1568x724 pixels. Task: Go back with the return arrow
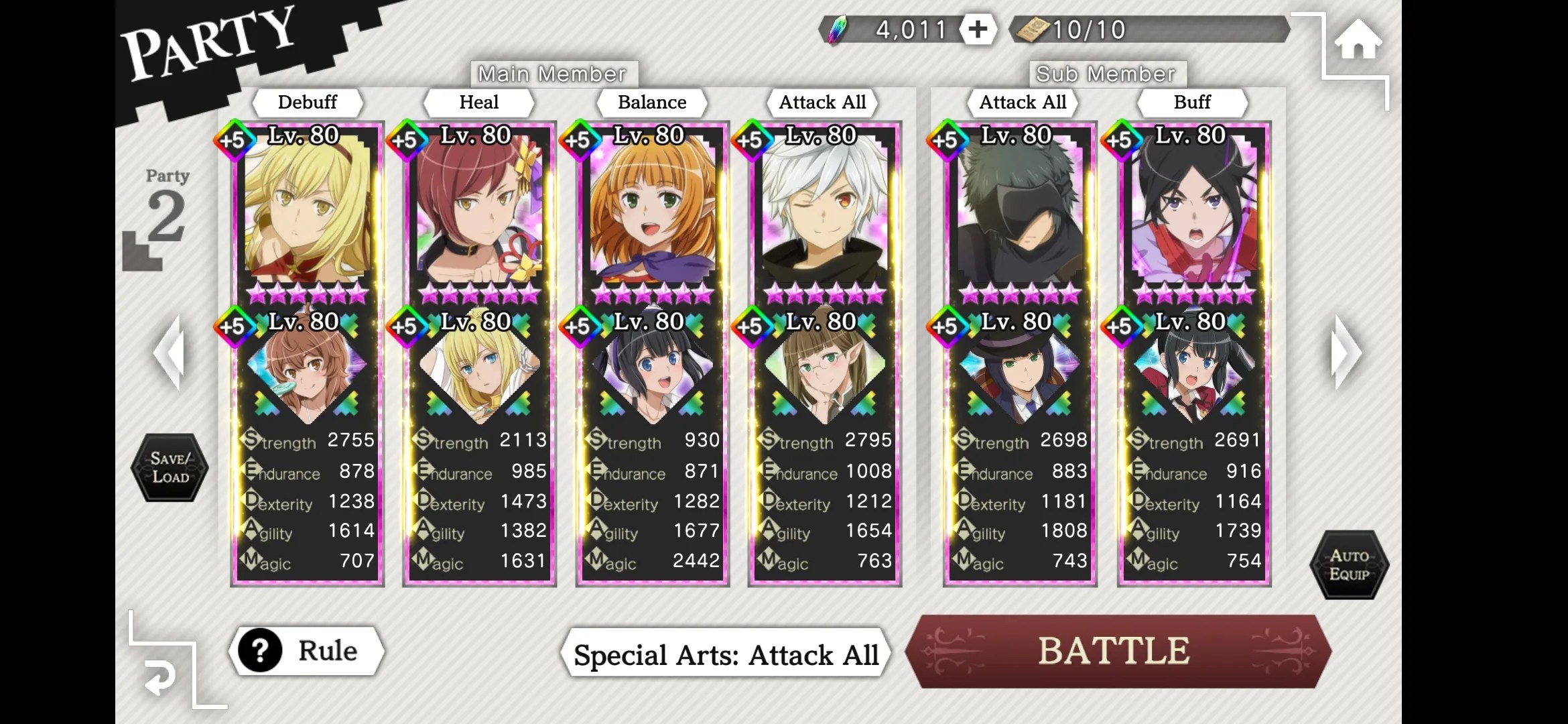click(x=160, y=678)
